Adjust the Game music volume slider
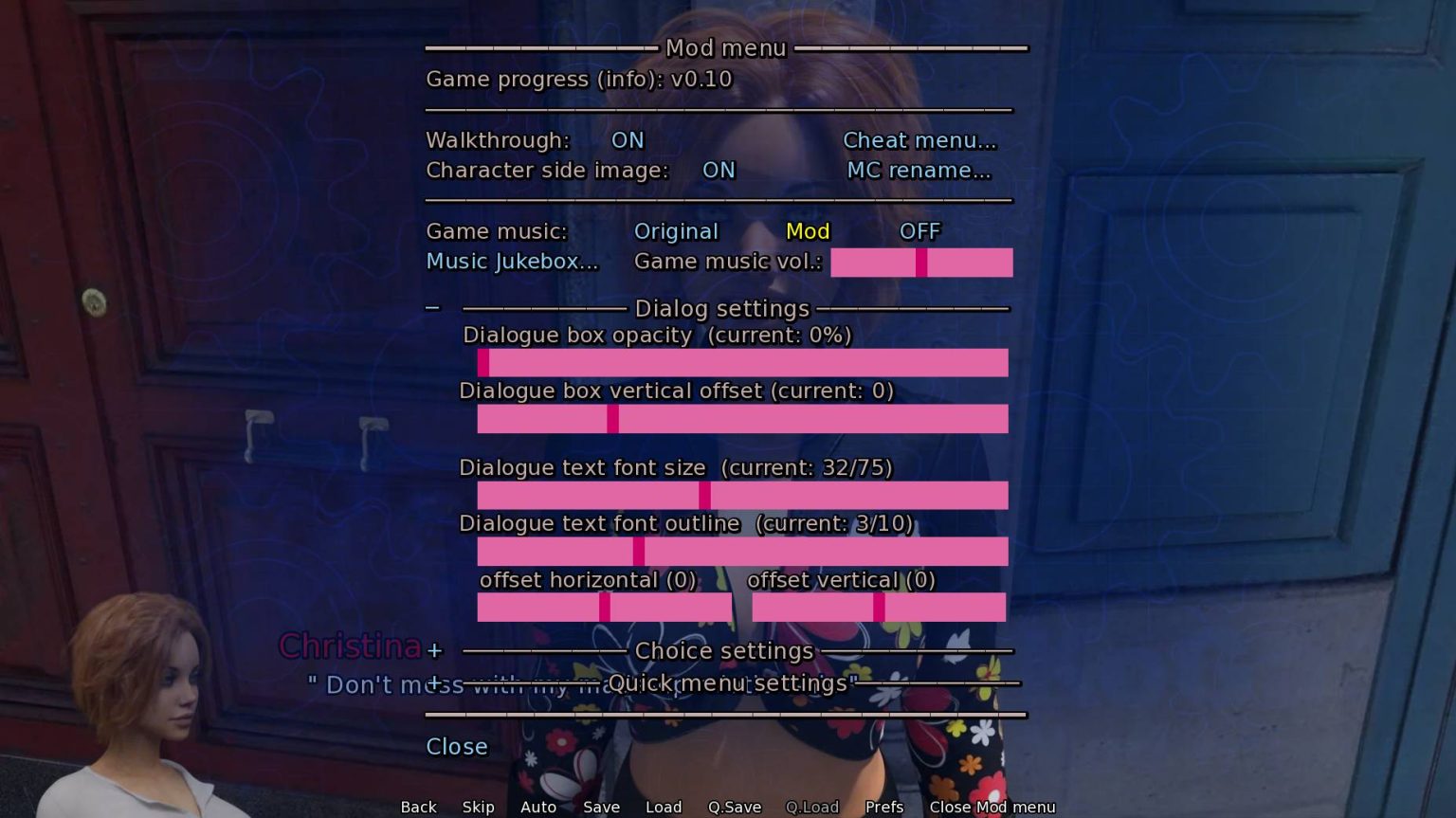1456x818 pixels. pos(921,263)
